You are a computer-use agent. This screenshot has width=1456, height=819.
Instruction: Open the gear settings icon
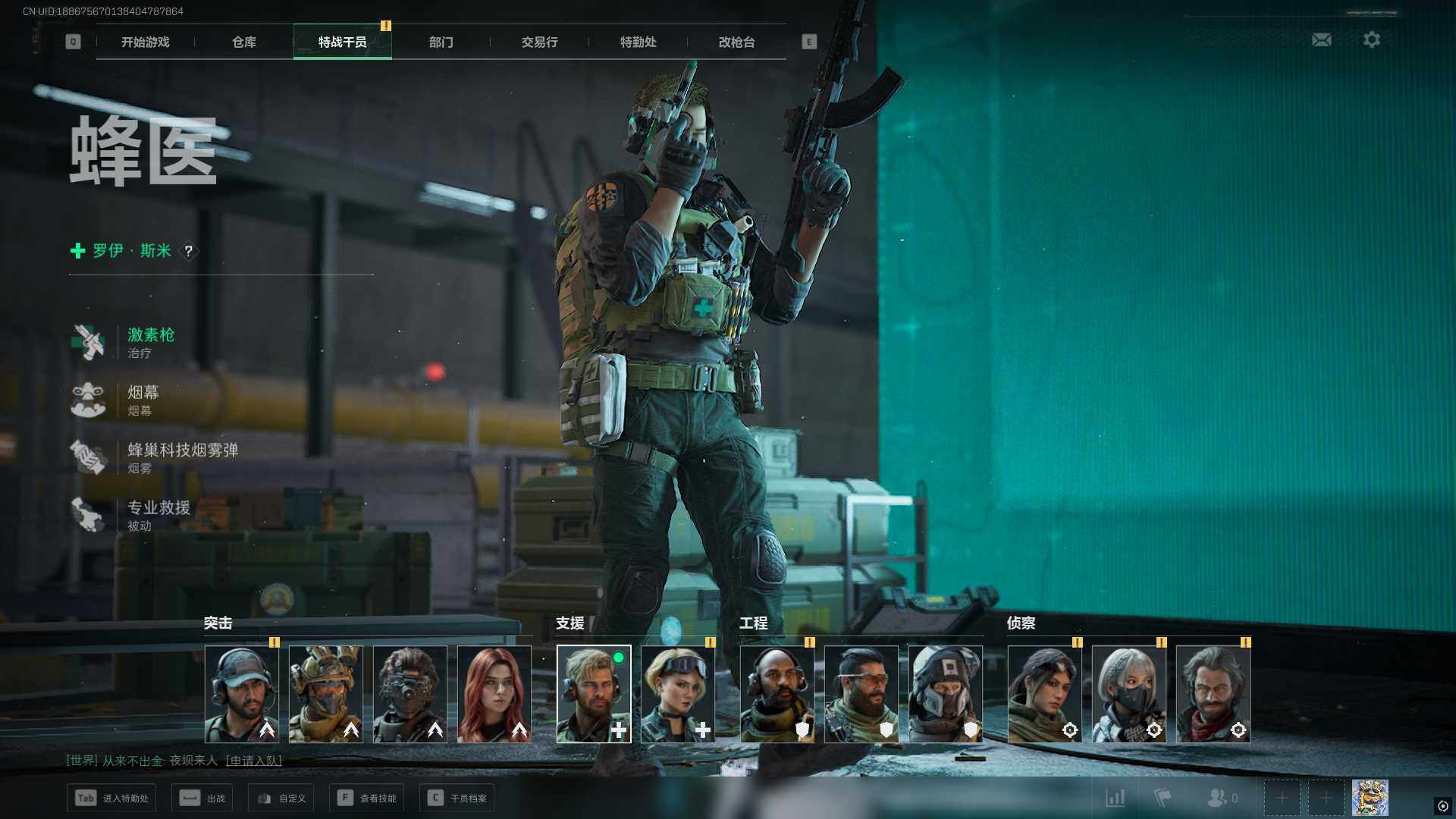click(x=1371, y=39)
